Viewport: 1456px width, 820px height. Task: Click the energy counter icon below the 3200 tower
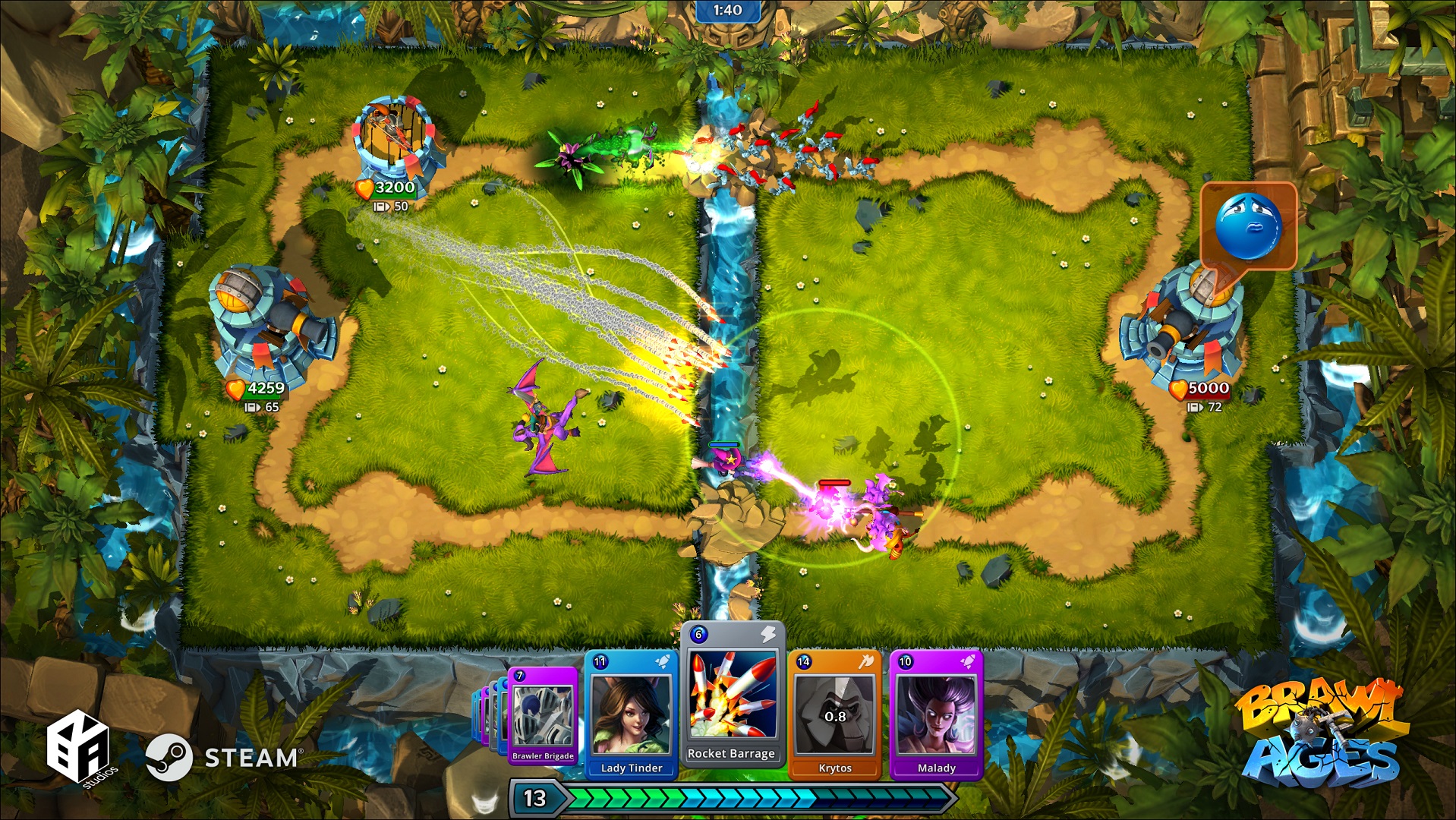pyautogui.click(x=382, y=205)
